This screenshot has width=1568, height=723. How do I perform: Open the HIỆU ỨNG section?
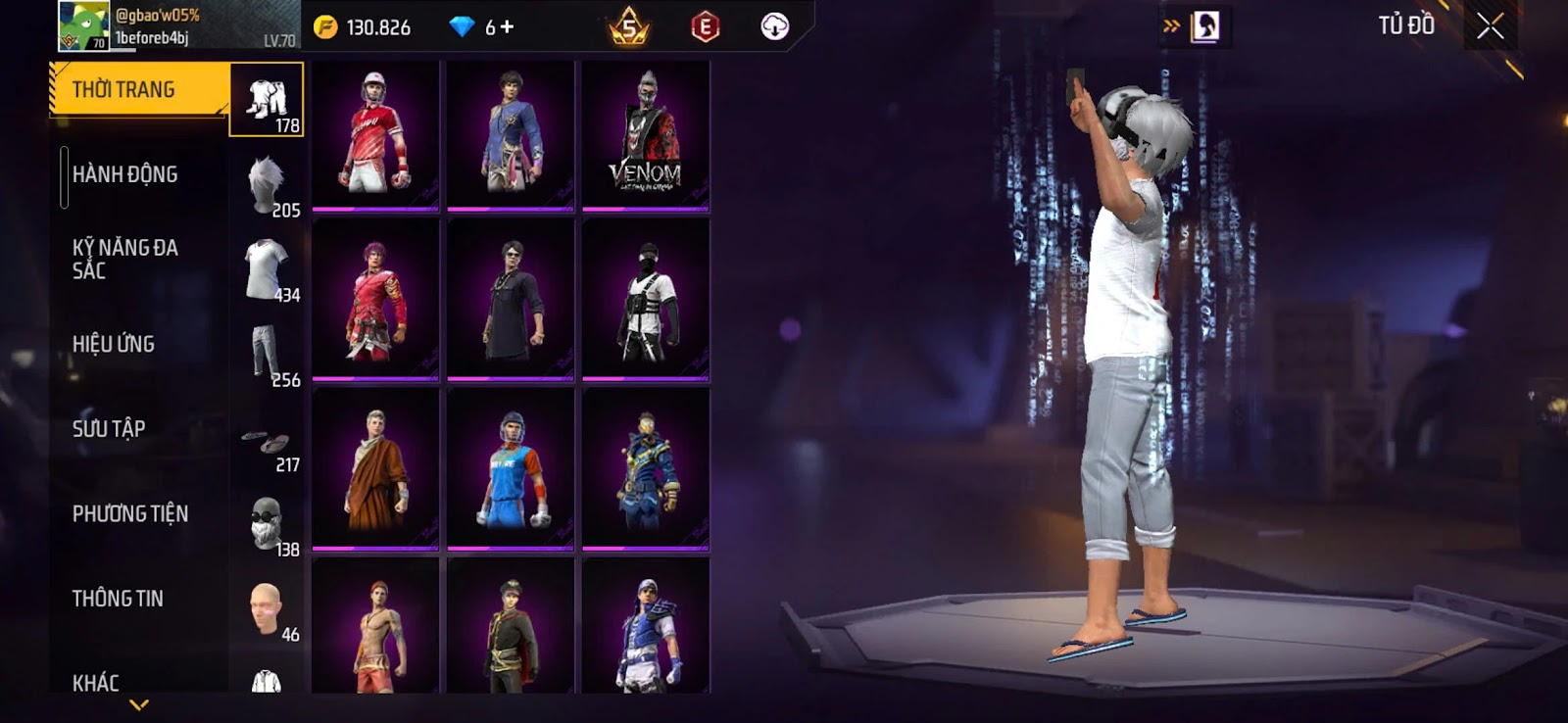coord(113,344)
